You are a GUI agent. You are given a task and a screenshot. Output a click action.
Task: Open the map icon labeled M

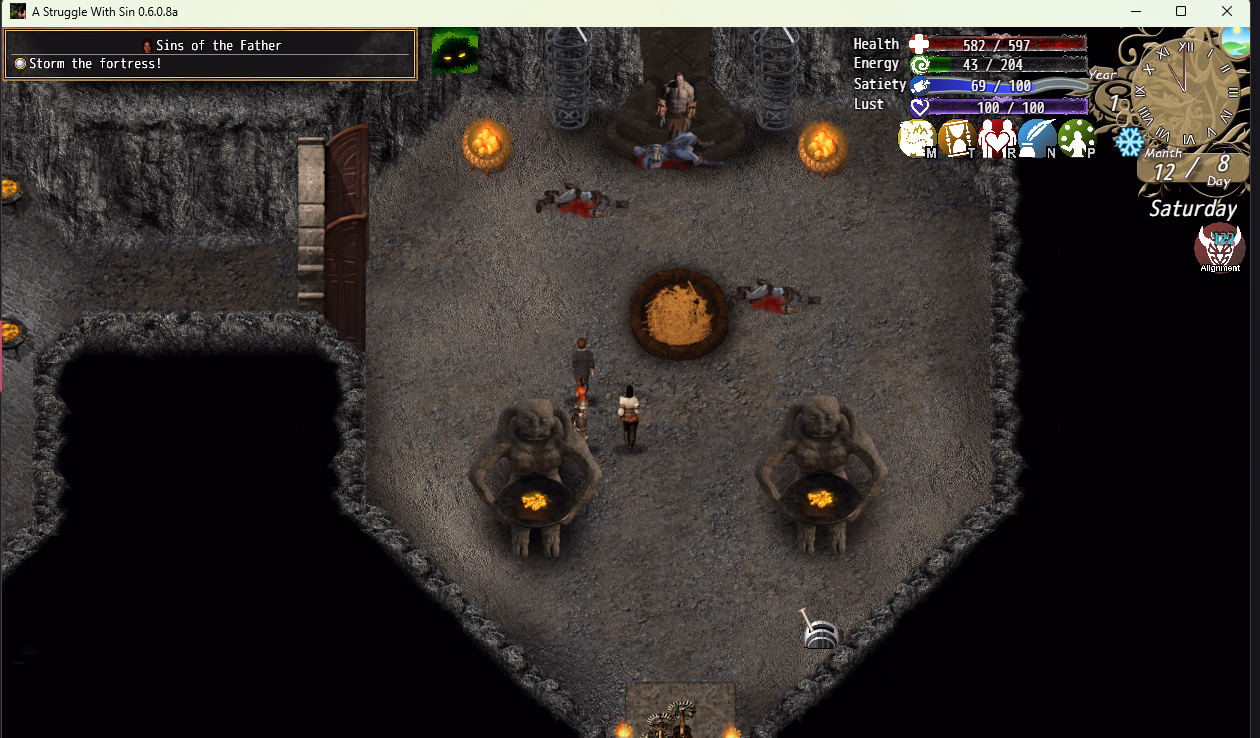tap(917, 139)
